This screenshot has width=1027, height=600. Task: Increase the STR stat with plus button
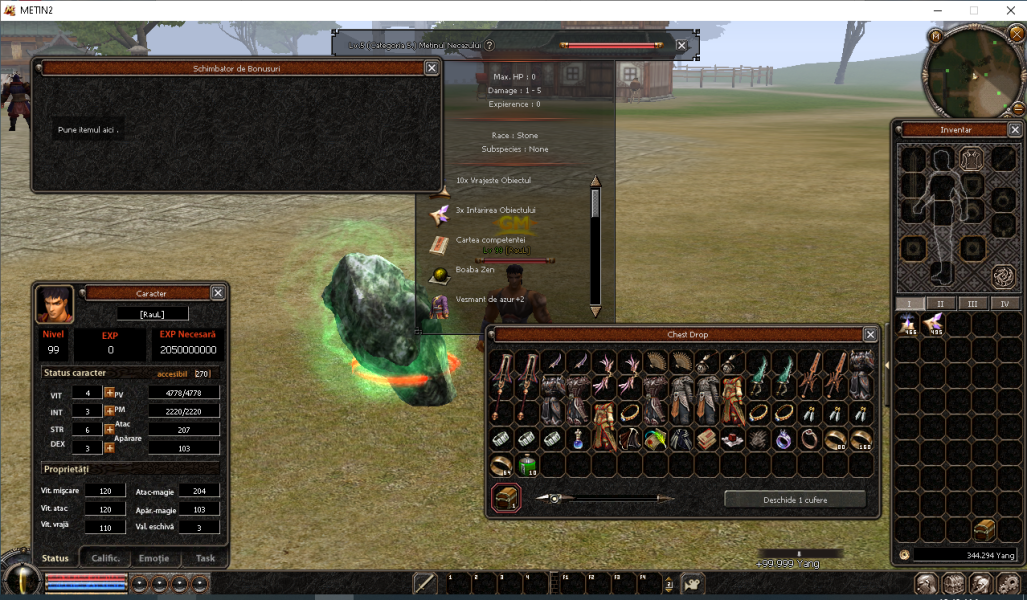click(109, 429)
